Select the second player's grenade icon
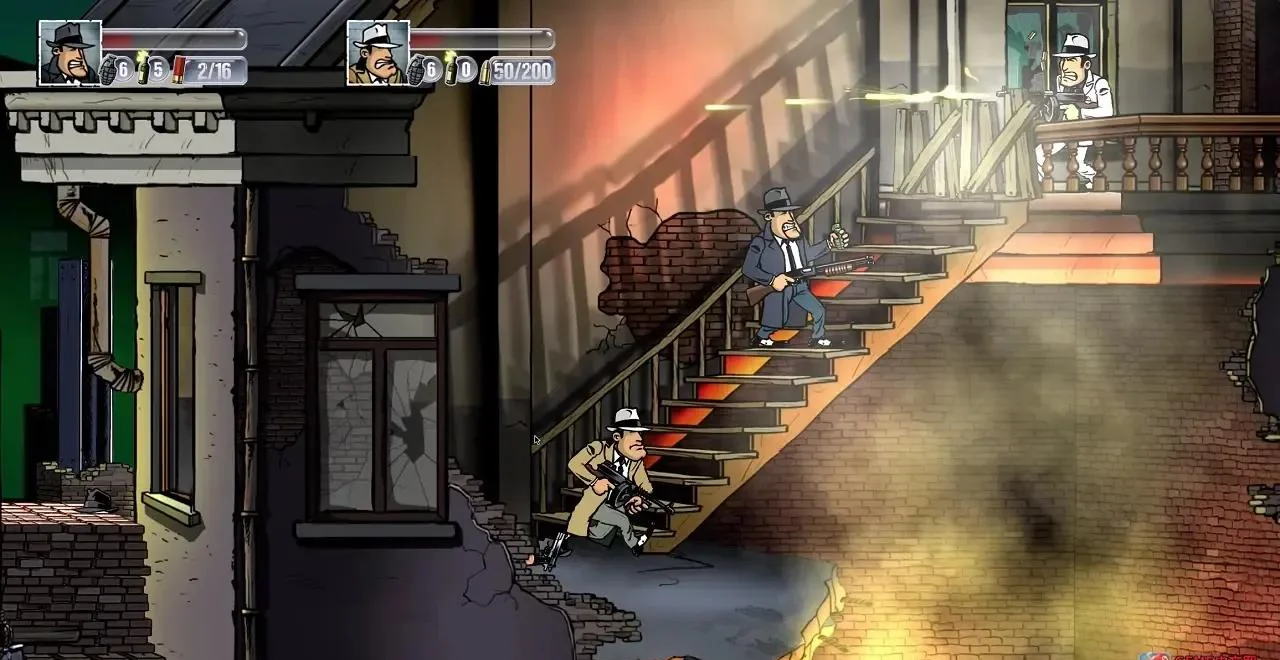The width and height of the screenshot is (1280, 660). [416, 71]
